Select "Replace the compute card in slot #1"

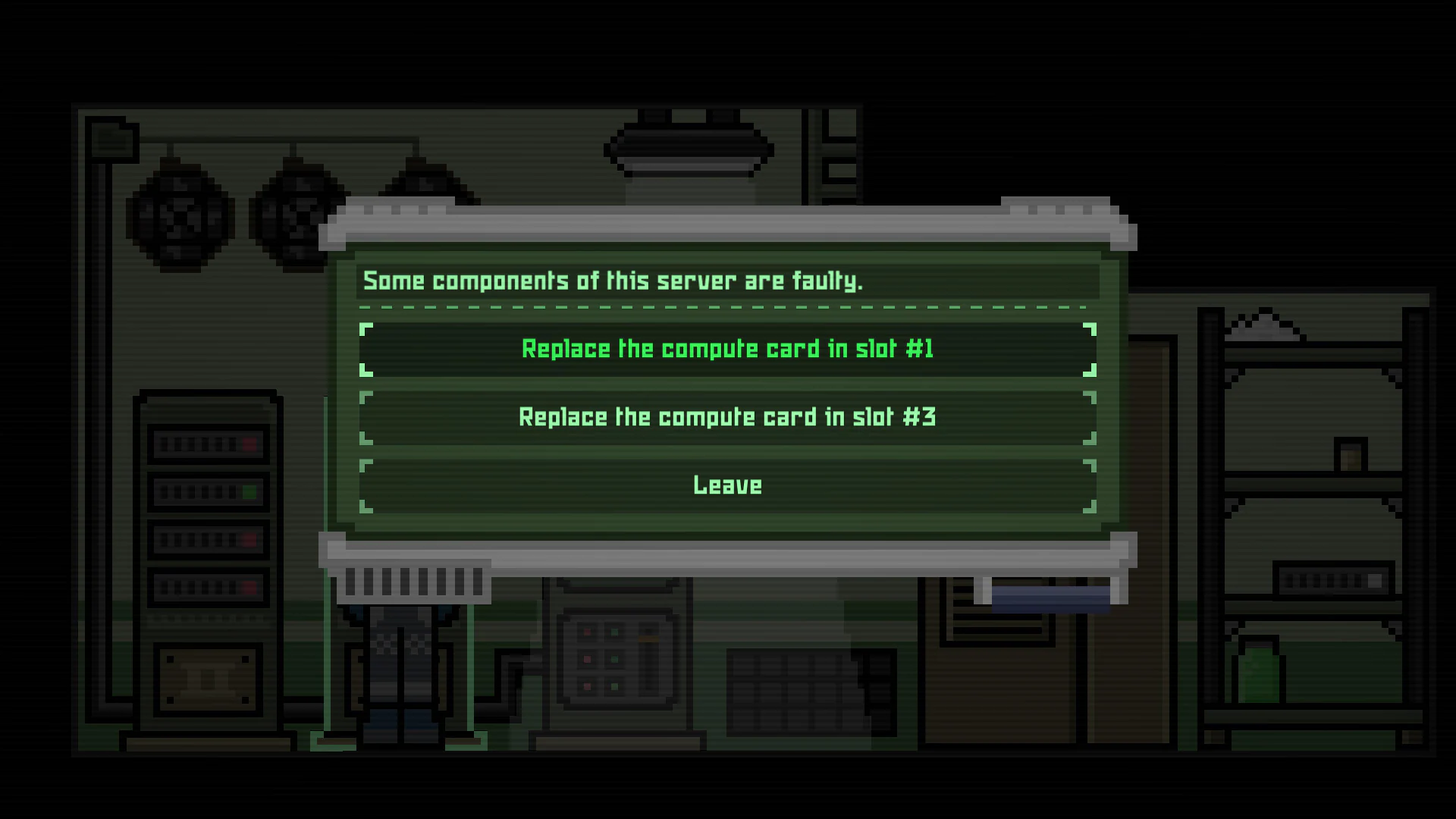726,348
